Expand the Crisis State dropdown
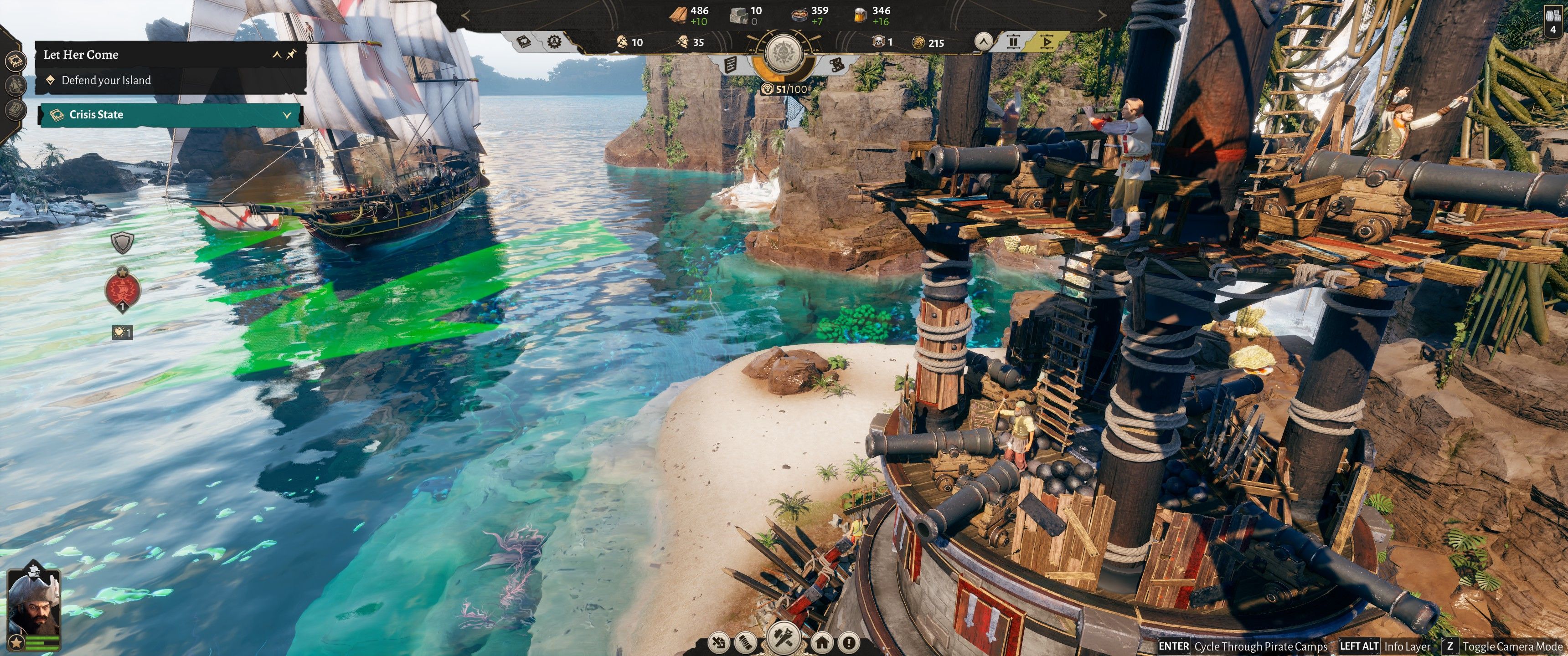The image size is (1568, 656). pos(287,114)
